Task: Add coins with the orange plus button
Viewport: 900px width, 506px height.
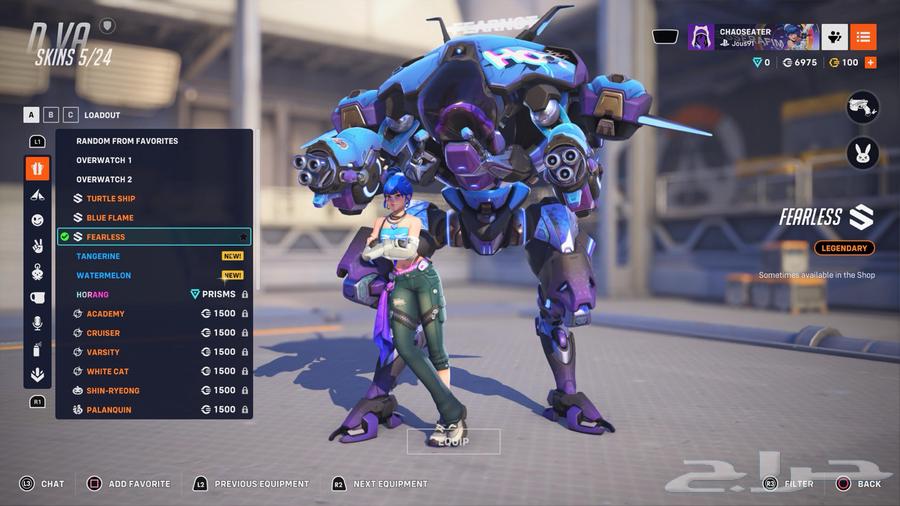Action: click(870, 63)
